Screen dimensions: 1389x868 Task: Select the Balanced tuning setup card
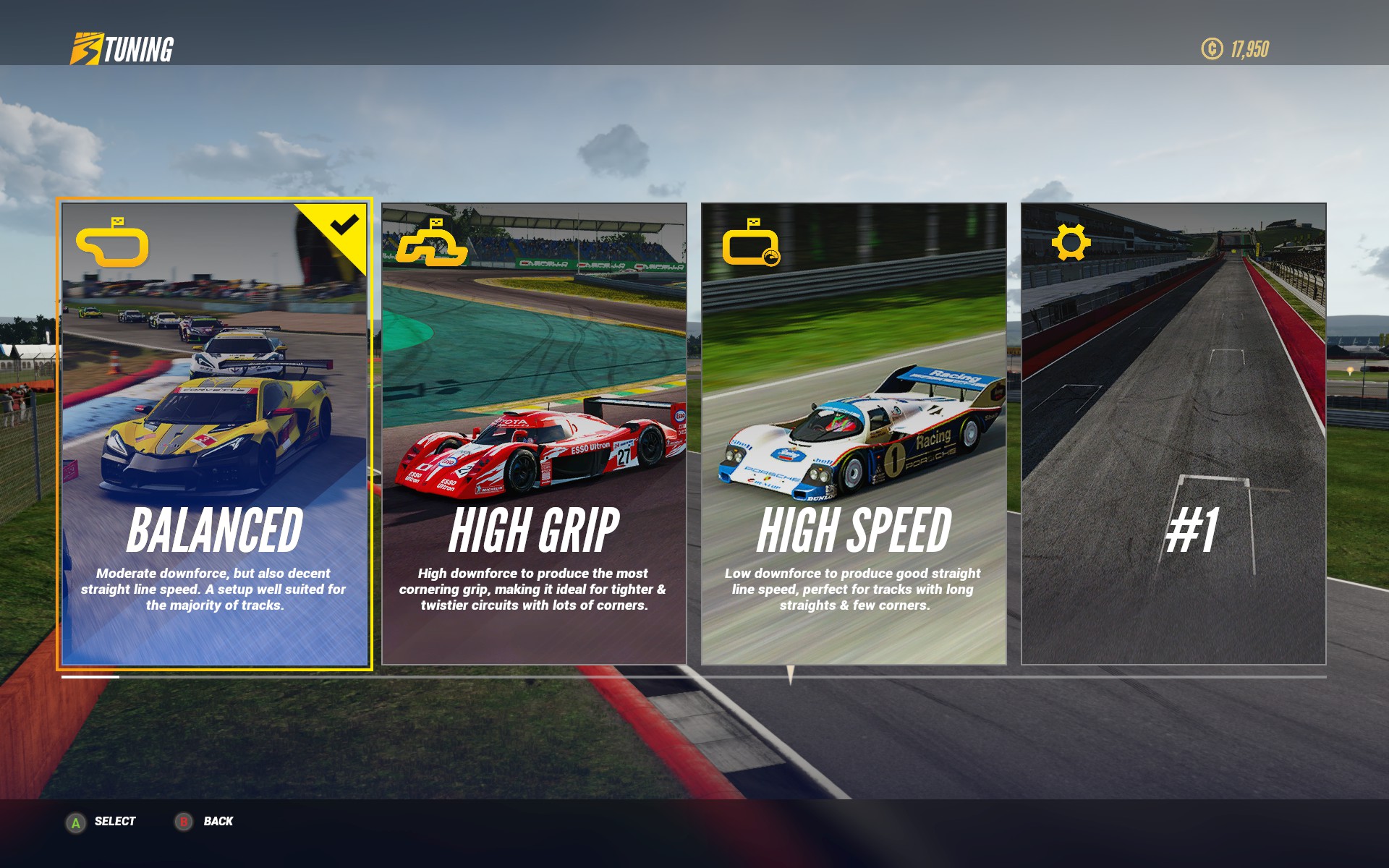(215, 434)
